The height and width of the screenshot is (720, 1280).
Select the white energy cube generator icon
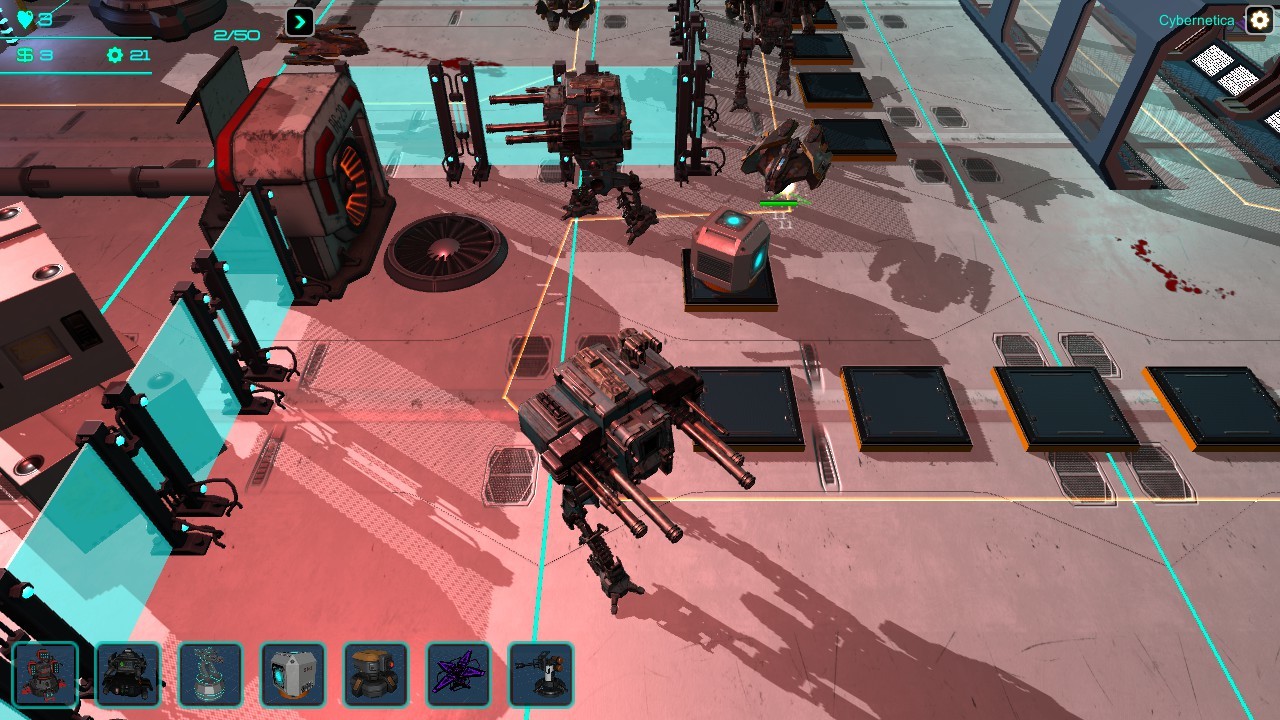[294, 674]
